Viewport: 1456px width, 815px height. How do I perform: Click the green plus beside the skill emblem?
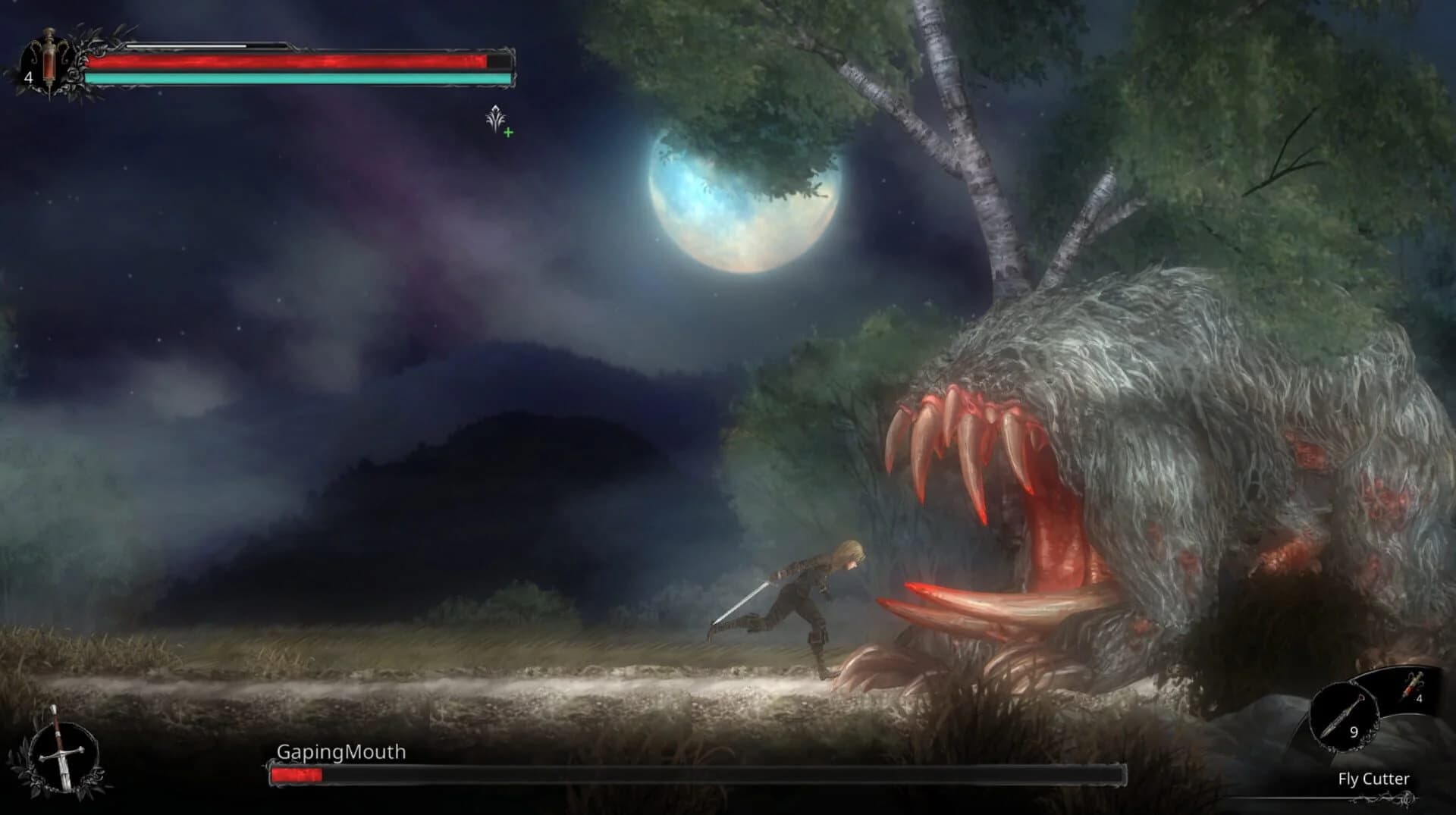point(510,131)
